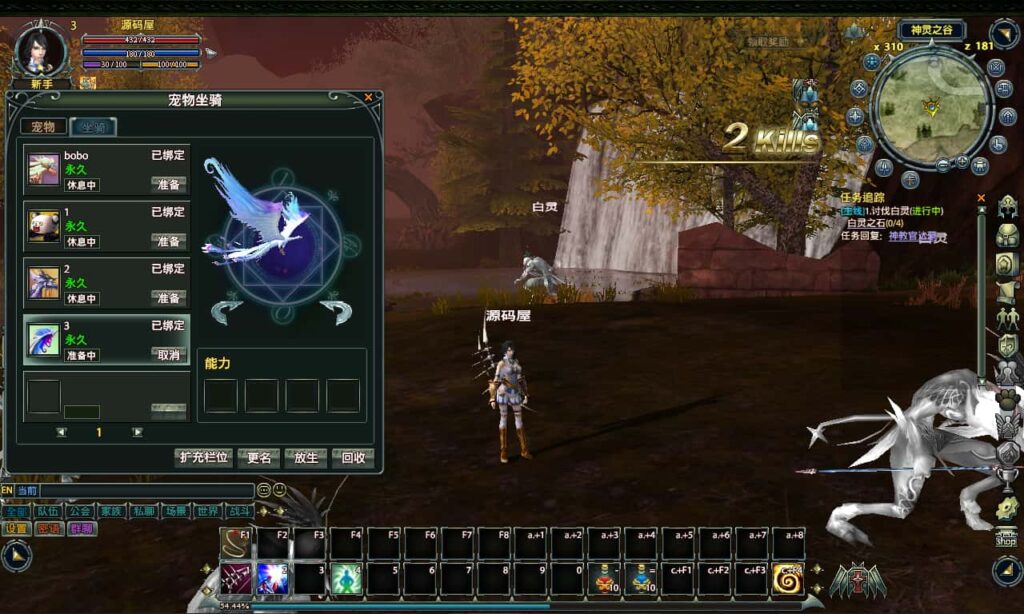Activate the green figure skill in slot 4
Viewport: 1024px width, 614px height.
point(346,579)
